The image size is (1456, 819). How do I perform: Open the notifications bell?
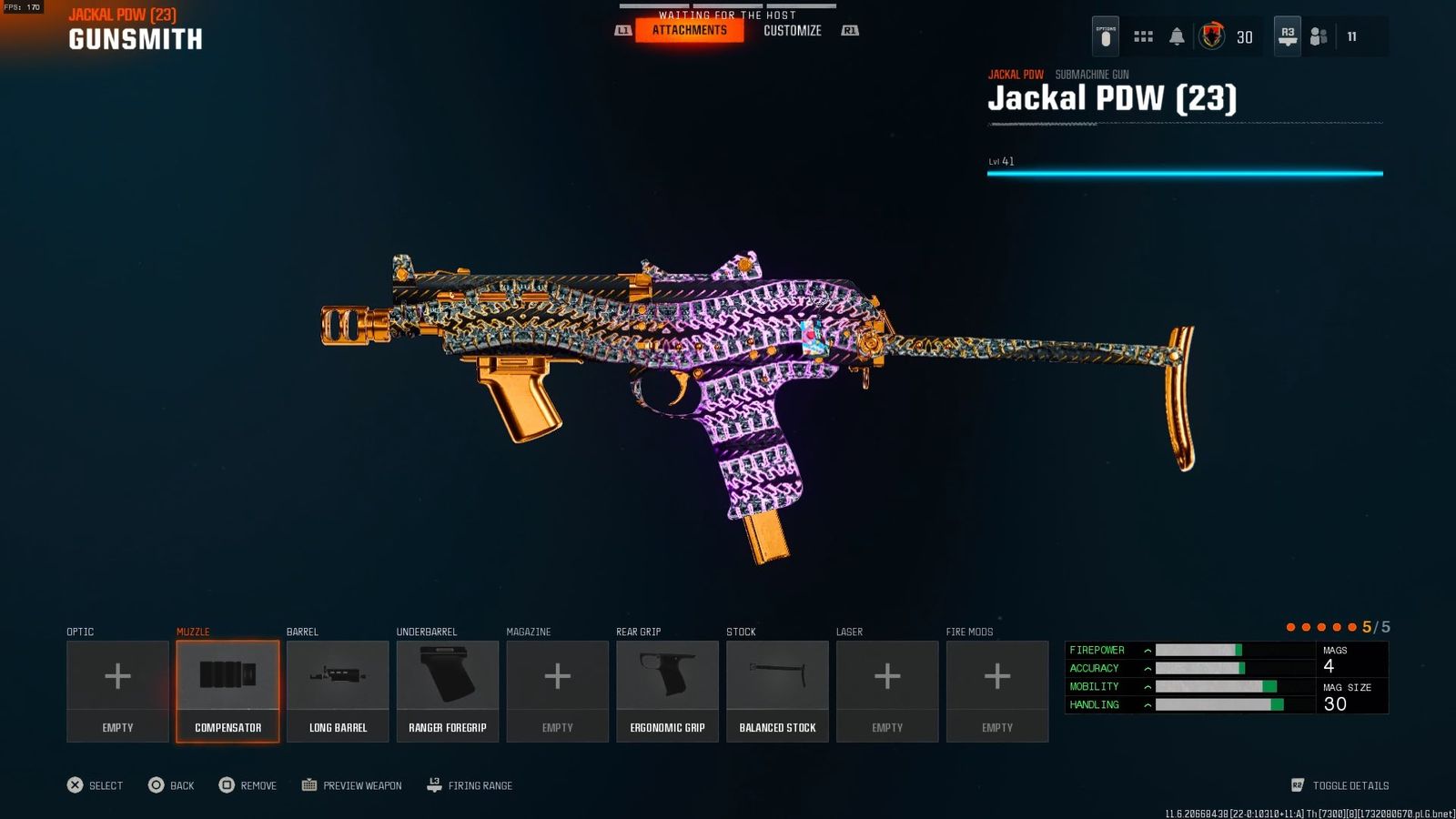coord(1177,36)
